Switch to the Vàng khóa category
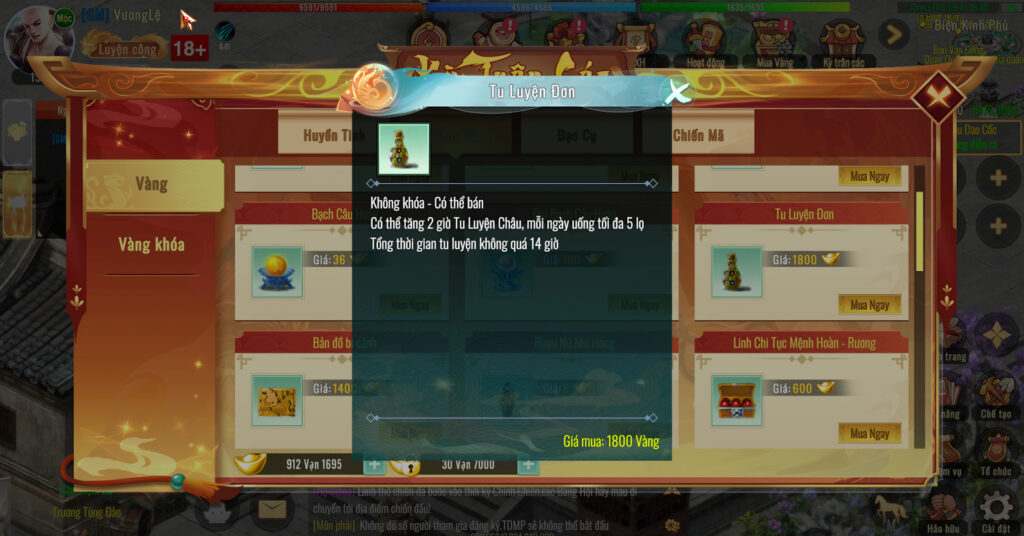The width and height of the screenshot is (1024, 536). [151, 244]
